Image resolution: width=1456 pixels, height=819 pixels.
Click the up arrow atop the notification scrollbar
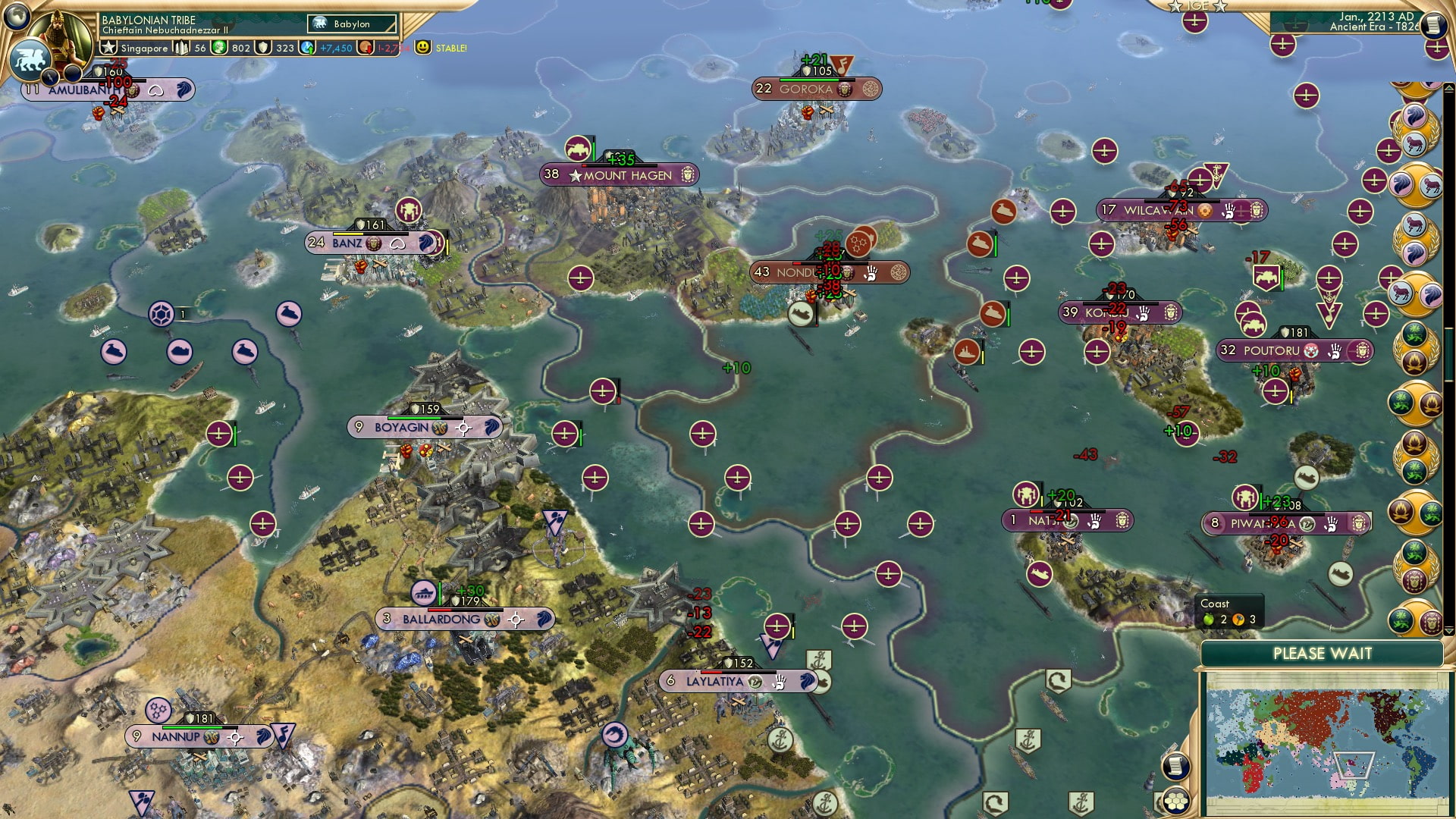pos(1447,87)
